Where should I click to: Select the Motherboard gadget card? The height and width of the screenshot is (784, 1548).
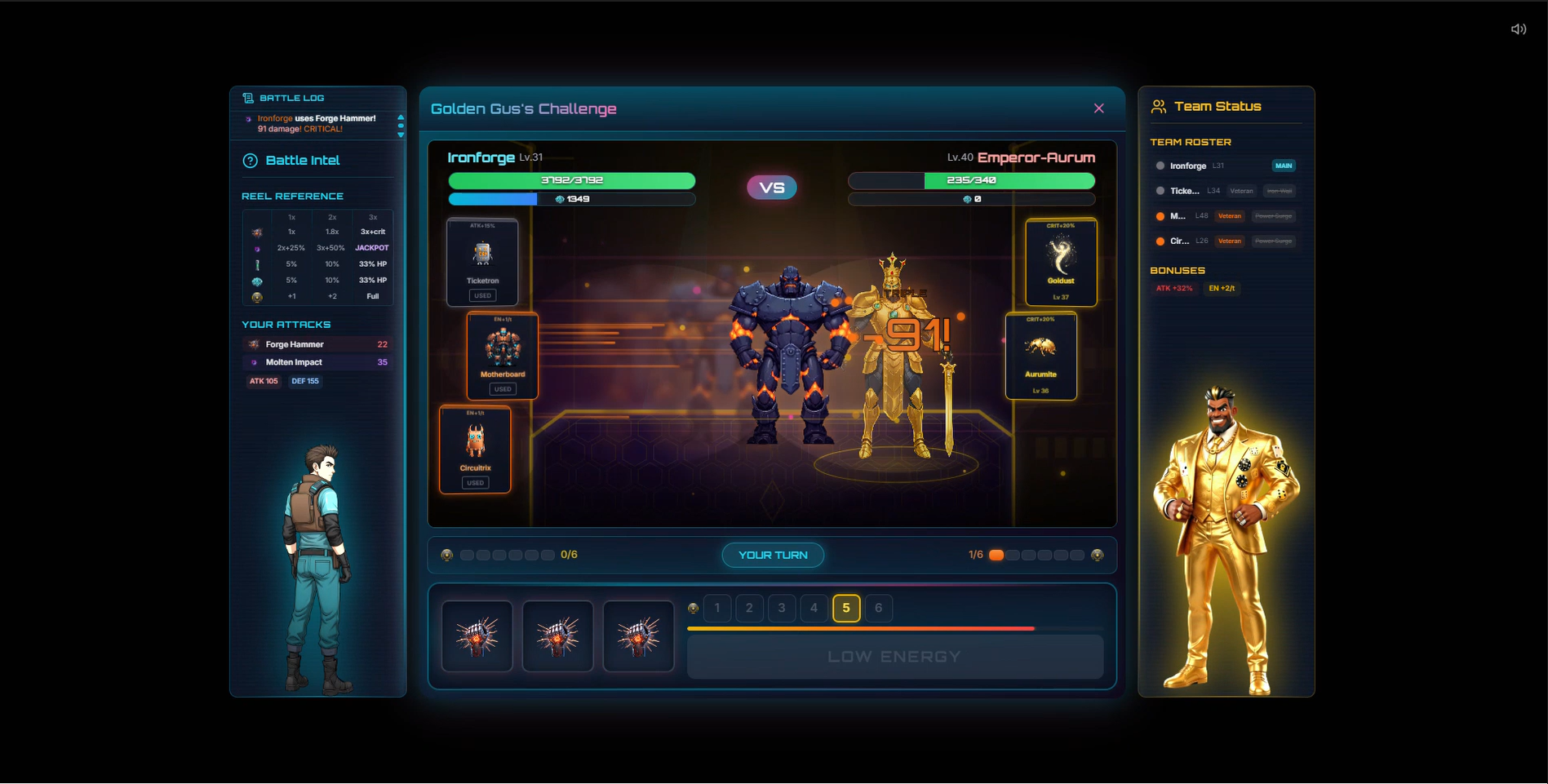pyautogui.click(x=503, y=356)
